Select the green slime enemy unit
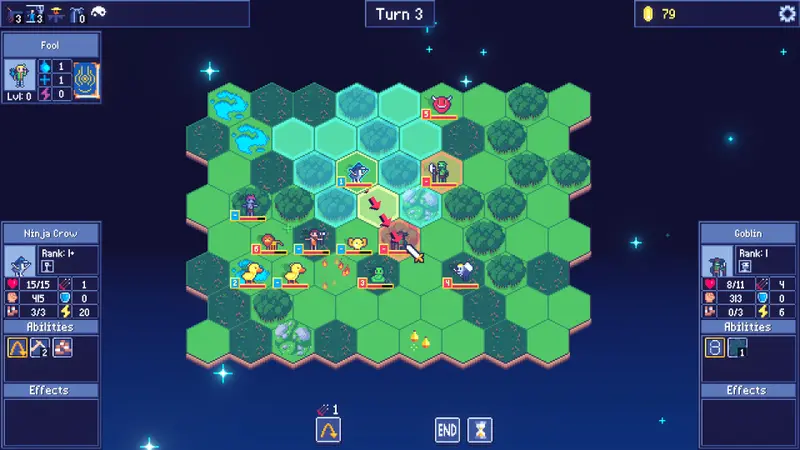 point(378,274)
